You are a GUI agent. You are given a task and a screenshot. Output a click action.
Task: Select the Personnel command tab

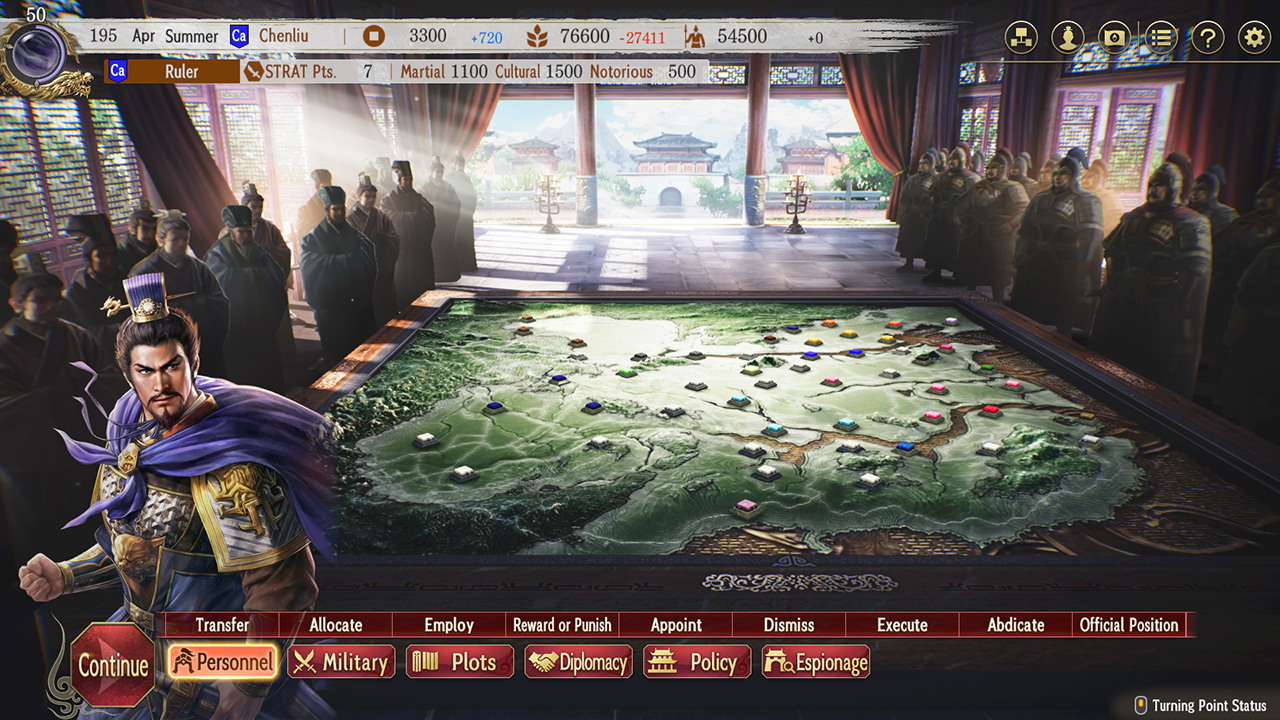222,661
